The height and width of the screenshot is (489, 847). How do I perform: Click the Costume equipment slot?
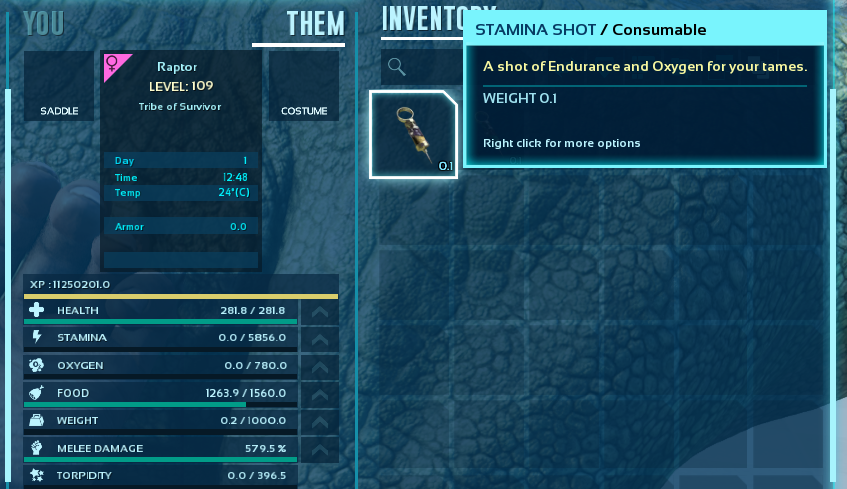(304, 86)
